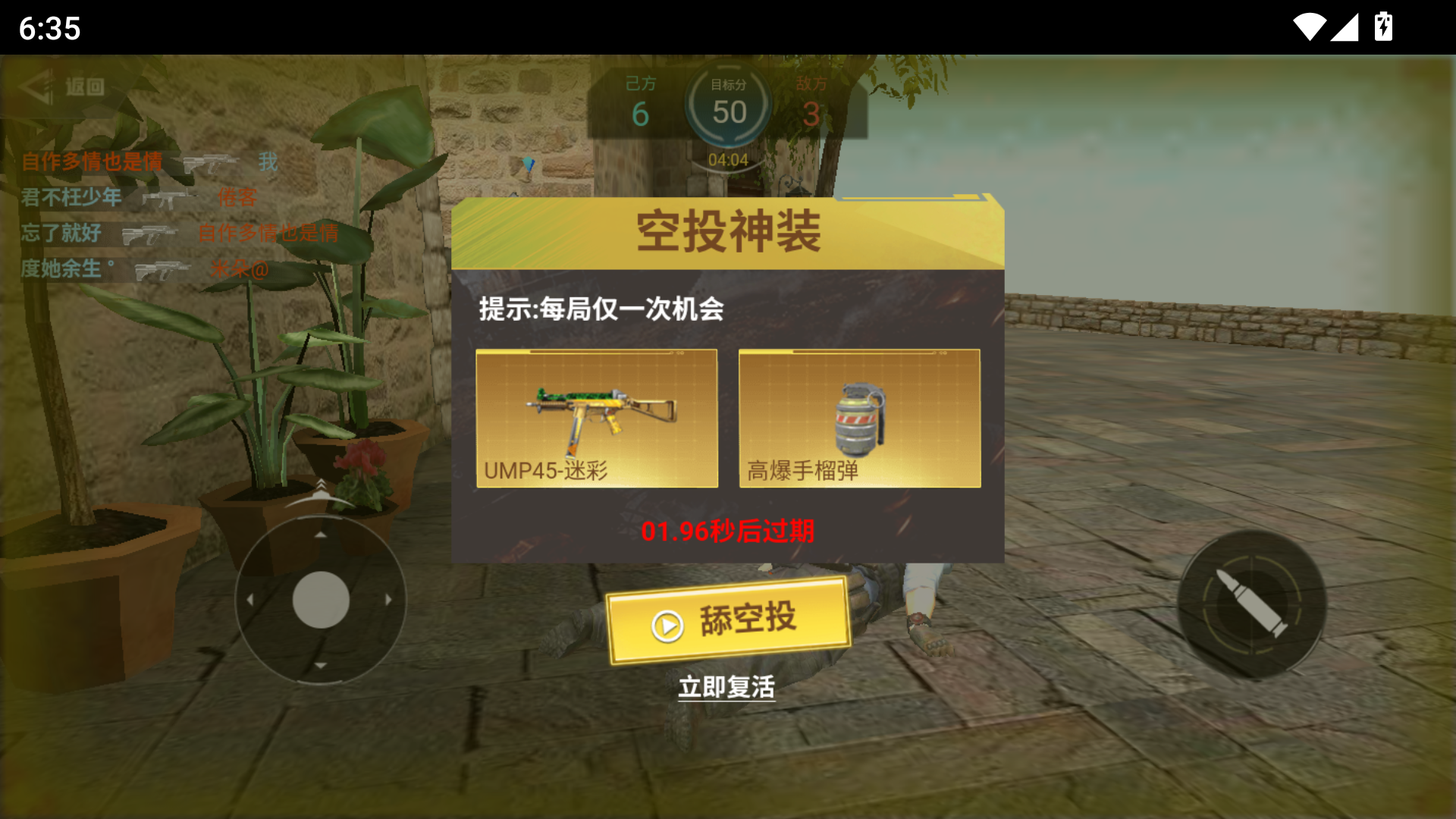
Task: Tap the 立即复活 respawn link
Action: tap(727, 686)
